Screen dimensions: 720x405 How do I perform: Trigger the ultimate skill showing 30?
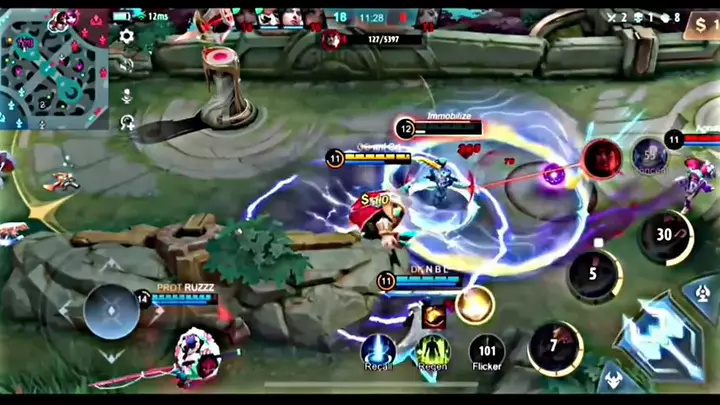pos(665,236)
